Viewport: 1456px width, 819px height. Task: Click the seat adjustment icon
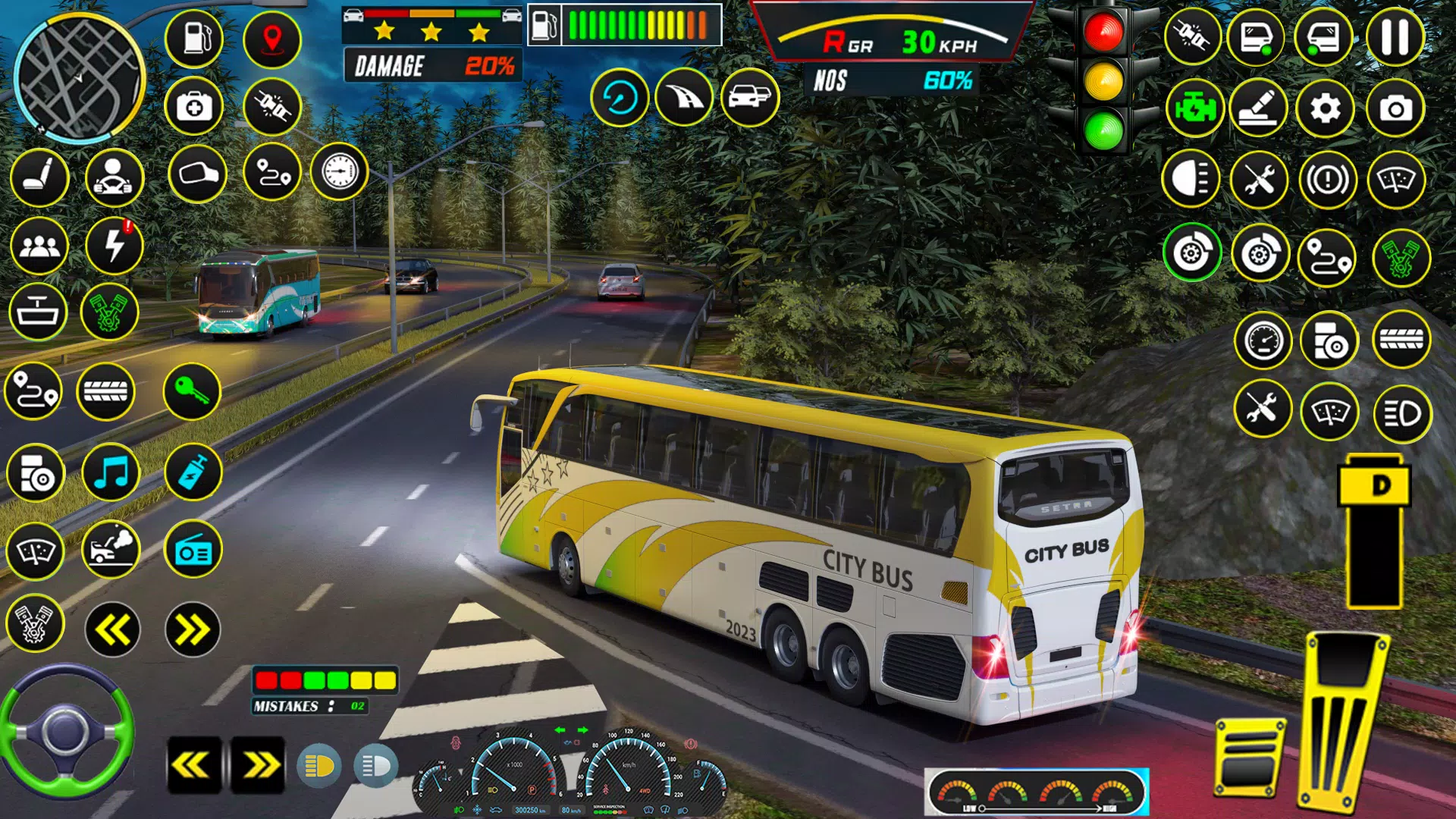[x=39, y=177]
